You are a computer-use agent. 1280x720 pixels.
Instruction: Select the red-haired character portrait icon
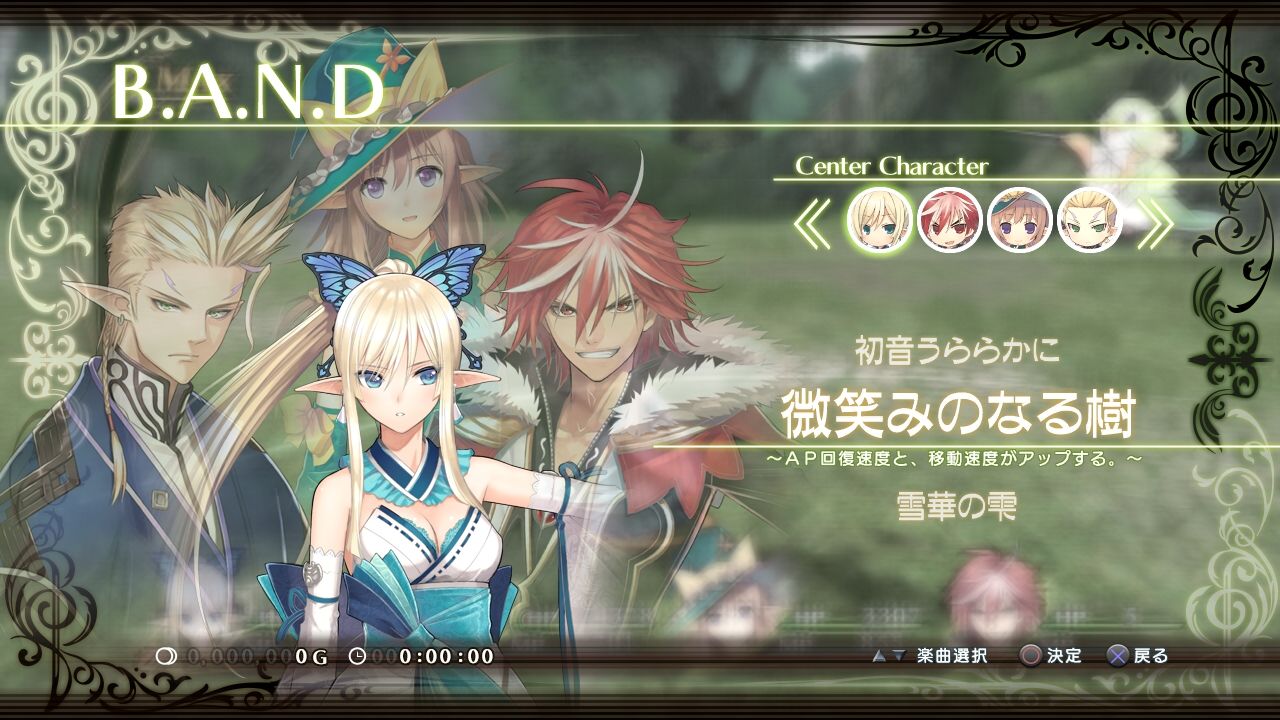click(950, 222)
